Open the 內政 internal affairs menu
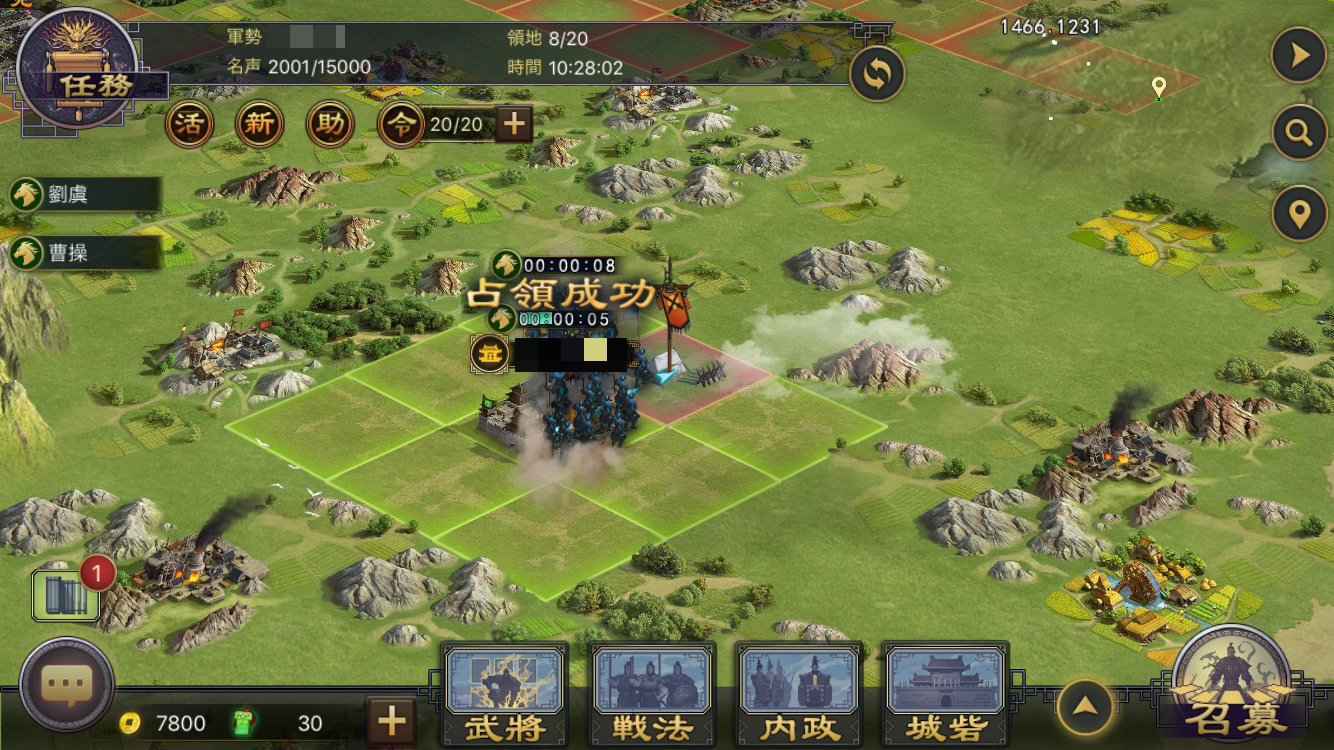 [x=798, y=694]
